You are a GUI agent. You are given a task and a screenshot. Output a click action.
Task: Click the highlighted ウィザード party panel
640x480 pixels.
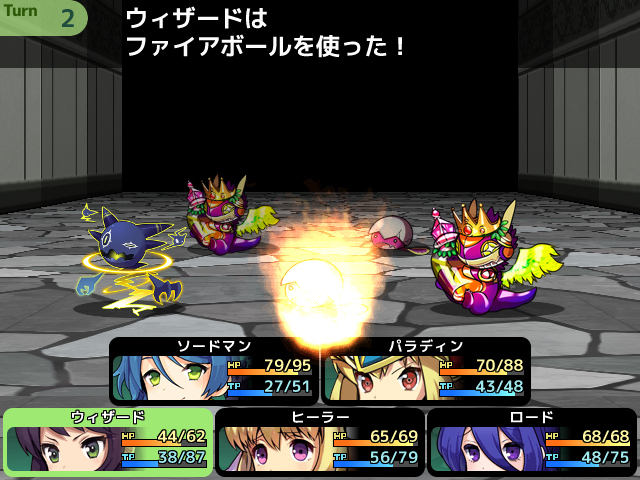108,443
